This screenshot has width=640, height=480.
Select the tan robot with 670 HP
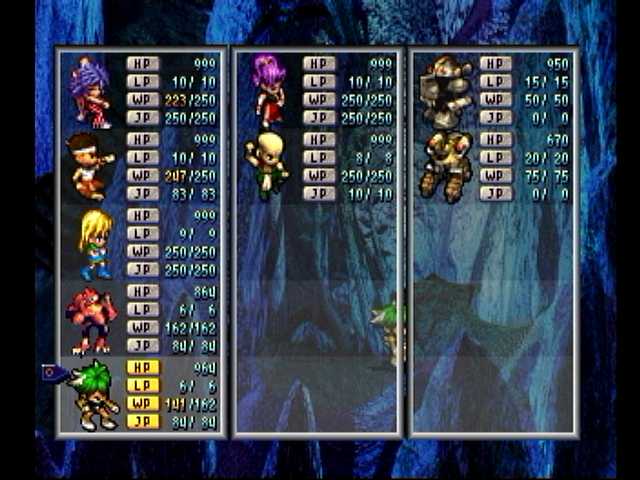[445, 164]
